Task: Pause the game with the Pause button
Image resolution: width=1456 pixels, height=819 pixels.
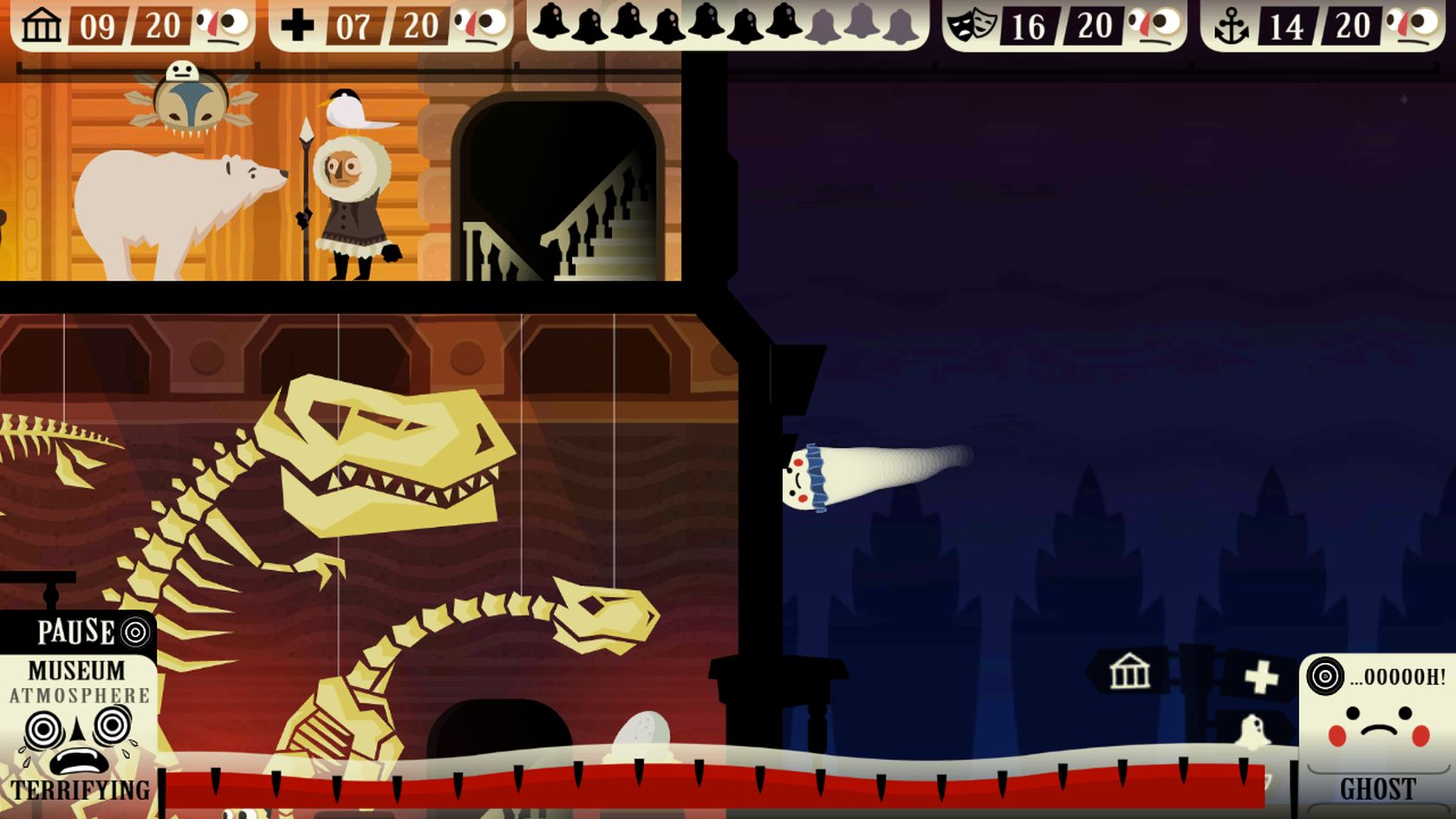Action: click(x=91, y=632)
